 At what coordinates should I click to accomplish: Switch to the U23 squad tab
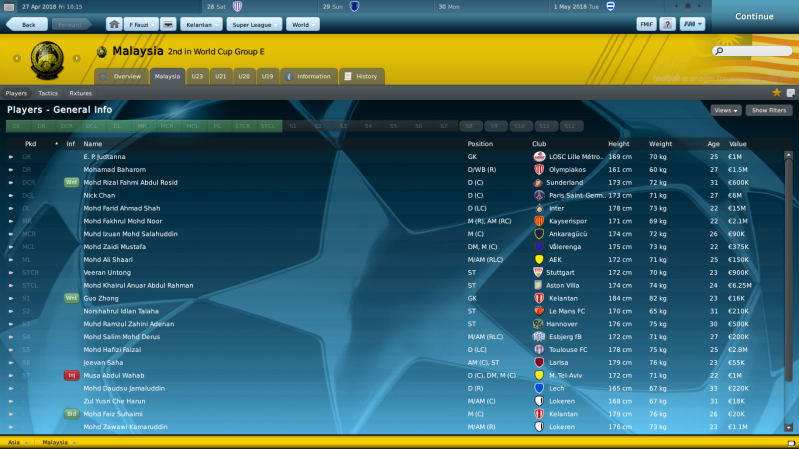[197, 76]
